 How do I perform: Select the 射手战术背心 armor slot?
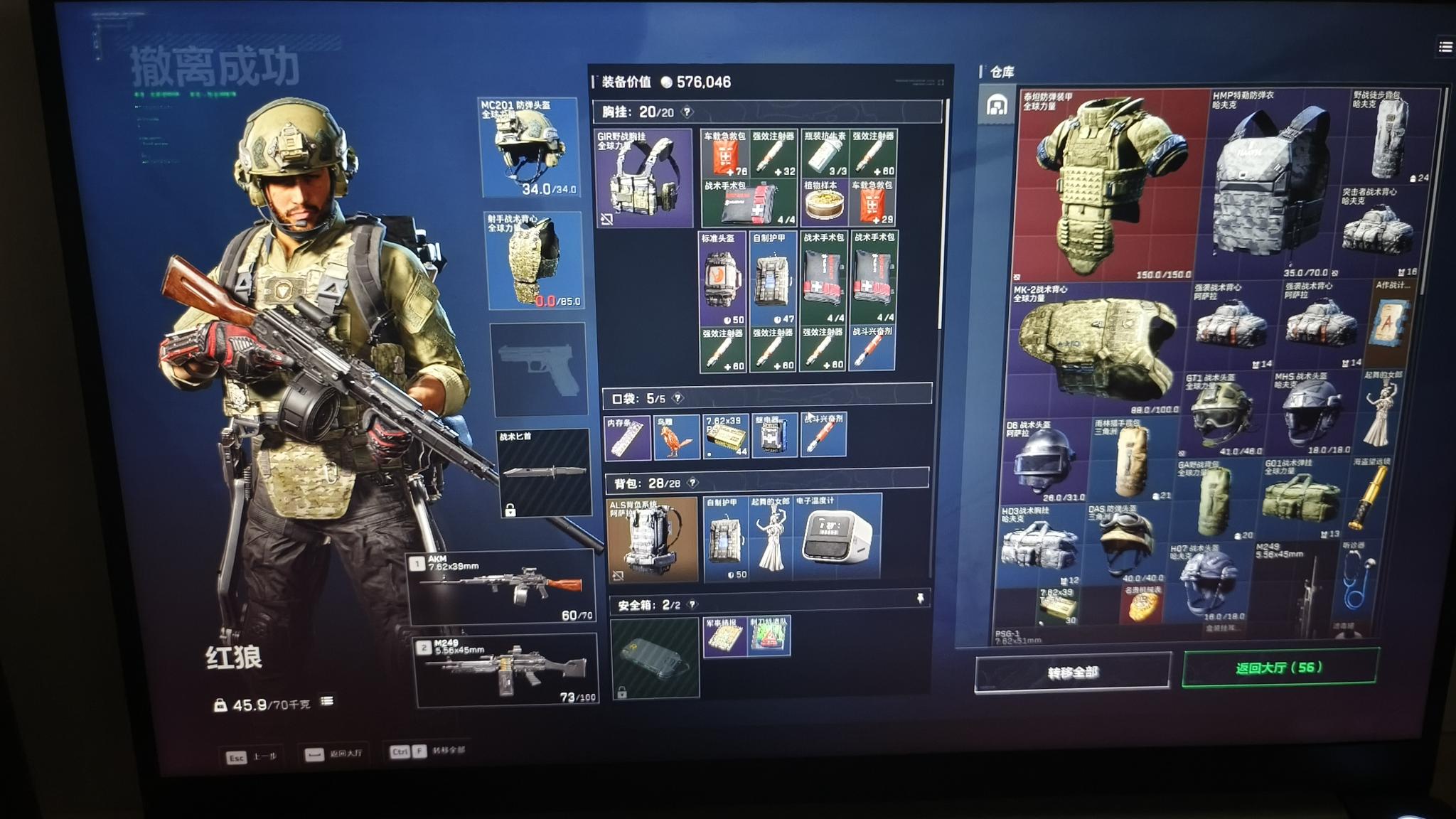(533, 261)
